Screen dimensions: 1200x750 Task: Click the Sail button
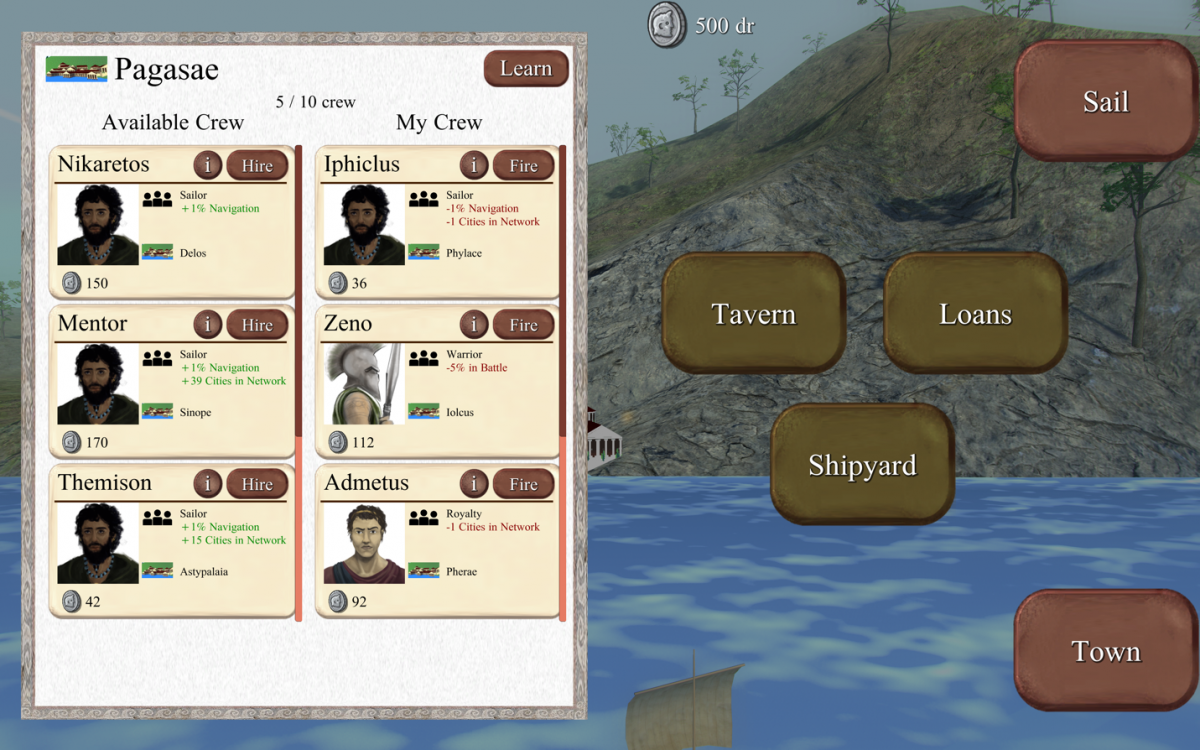click(x=1105, y=101)
